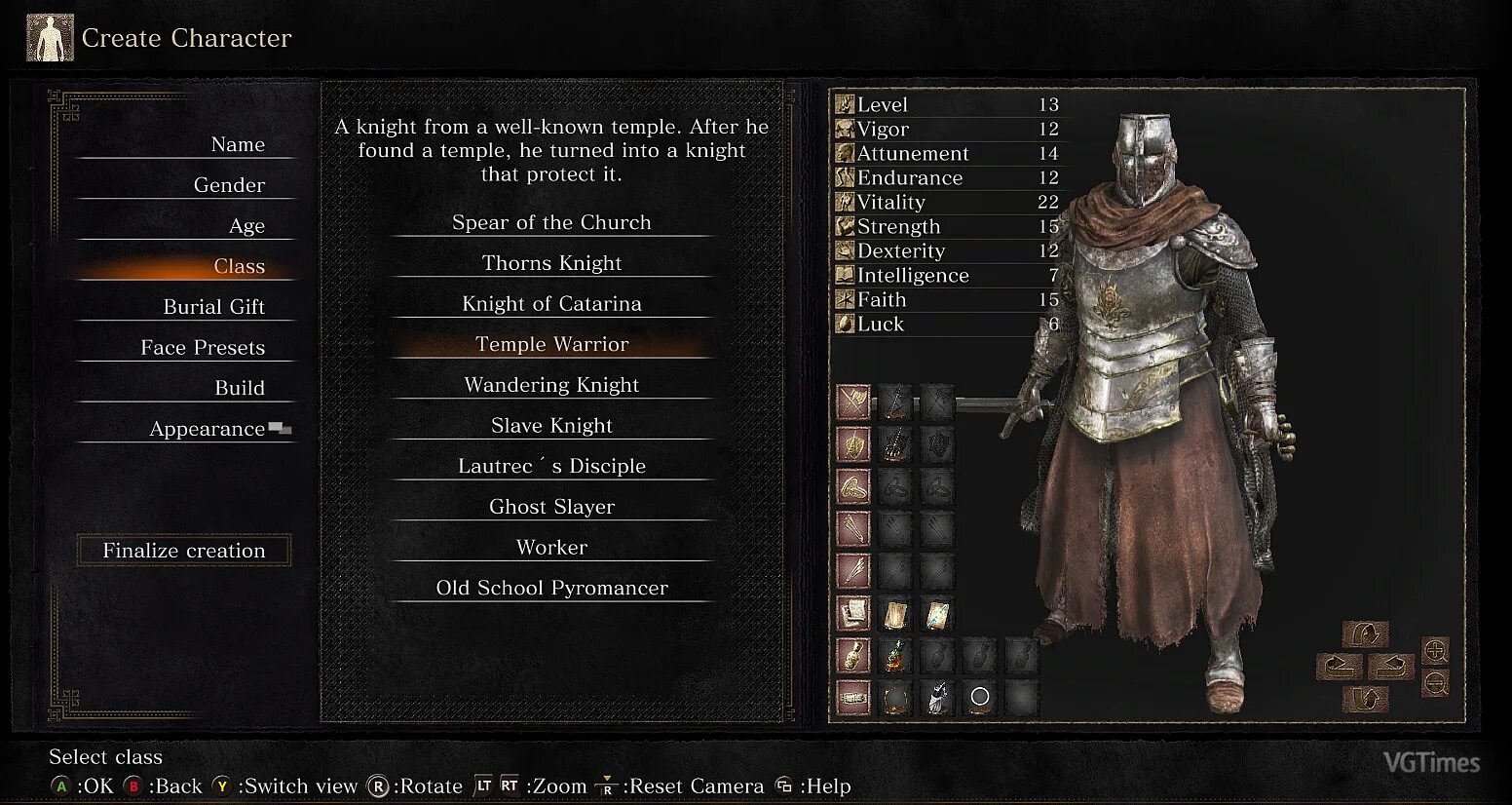Open the Build option
Image resolution: width=1512 pixels, height=805 pixels.
pyautogui.click(x=239, y=388)
